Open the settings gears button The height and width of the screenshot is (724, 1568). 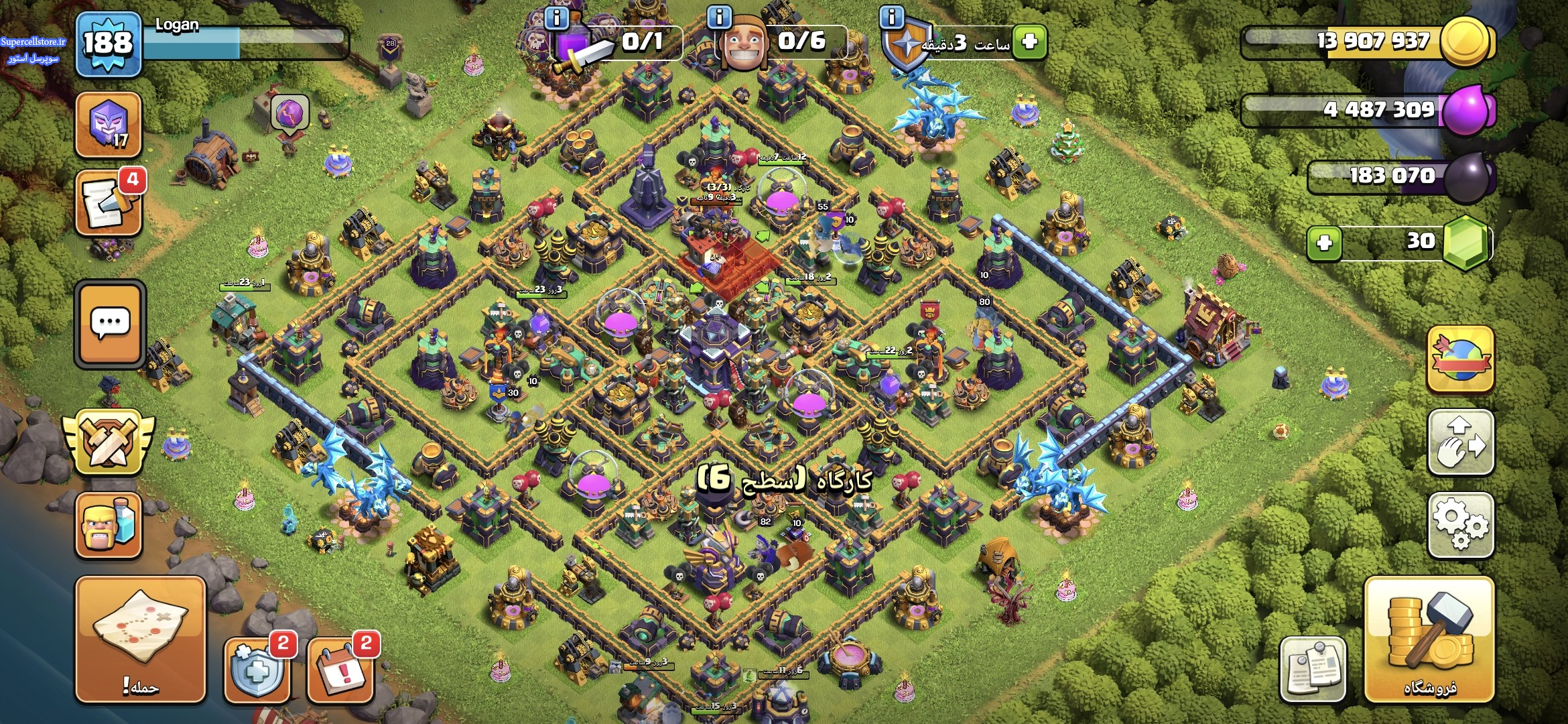click(x=1461, y=525)
